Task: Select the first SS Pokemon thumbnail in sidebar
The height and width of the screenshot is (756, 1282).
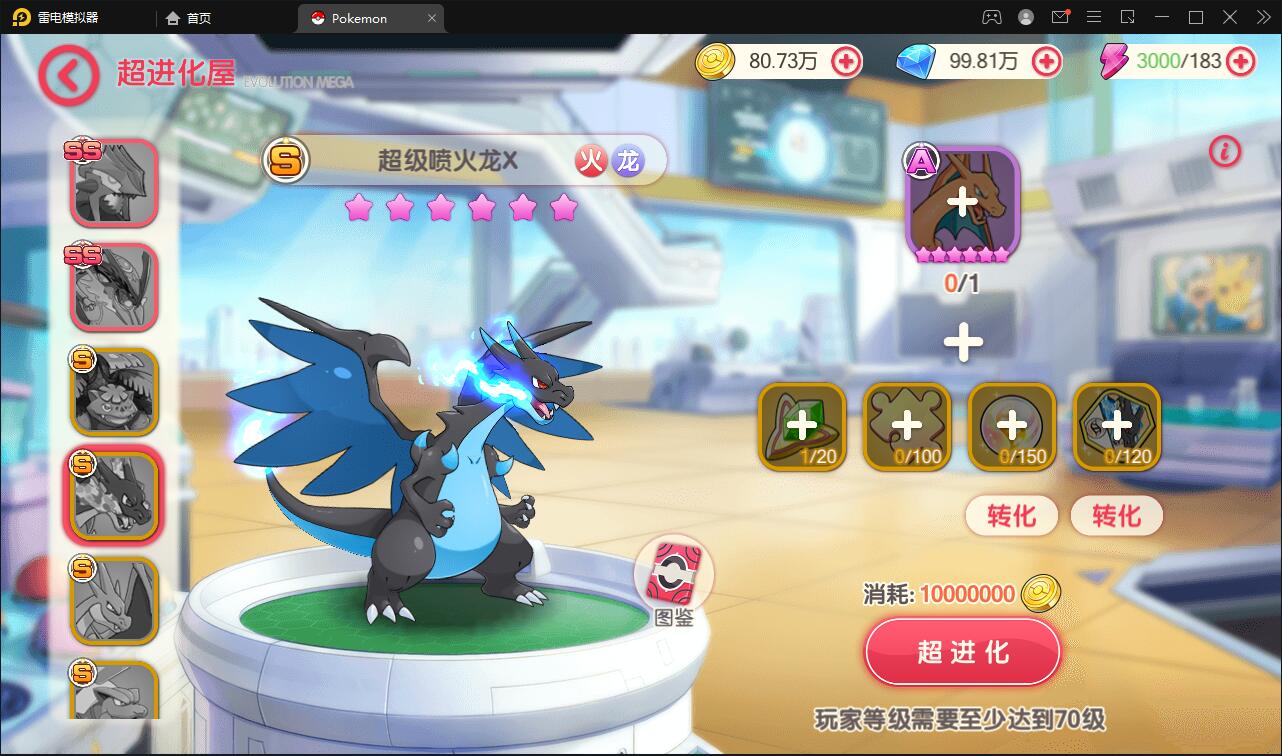Action: [x=112, y=182]
